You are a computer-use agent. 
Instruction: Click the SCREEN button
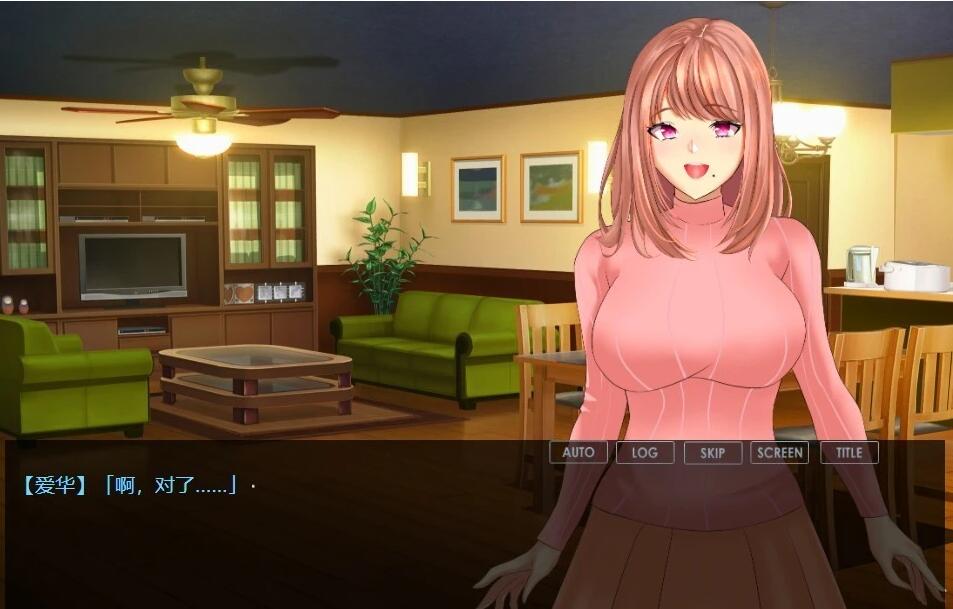[780, 452]
